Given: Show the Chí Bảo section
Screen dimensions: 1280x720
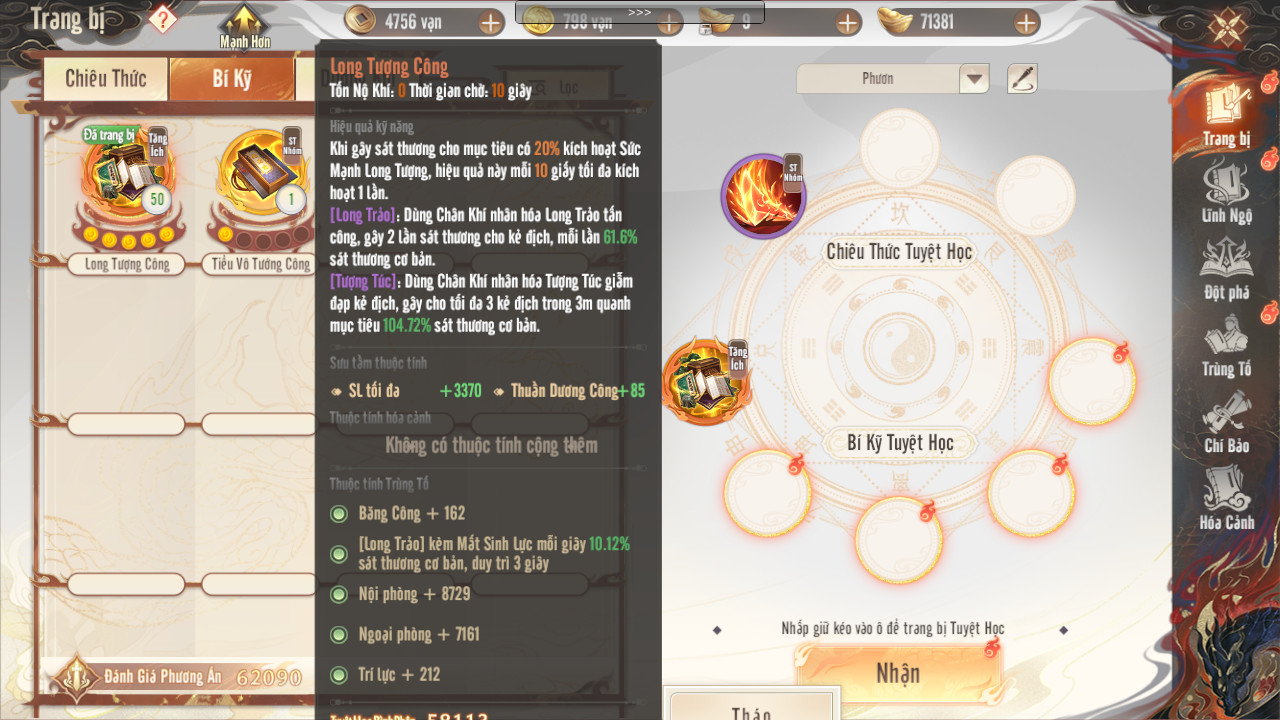Looking at the screenshot, I should tap(1226, 423).
